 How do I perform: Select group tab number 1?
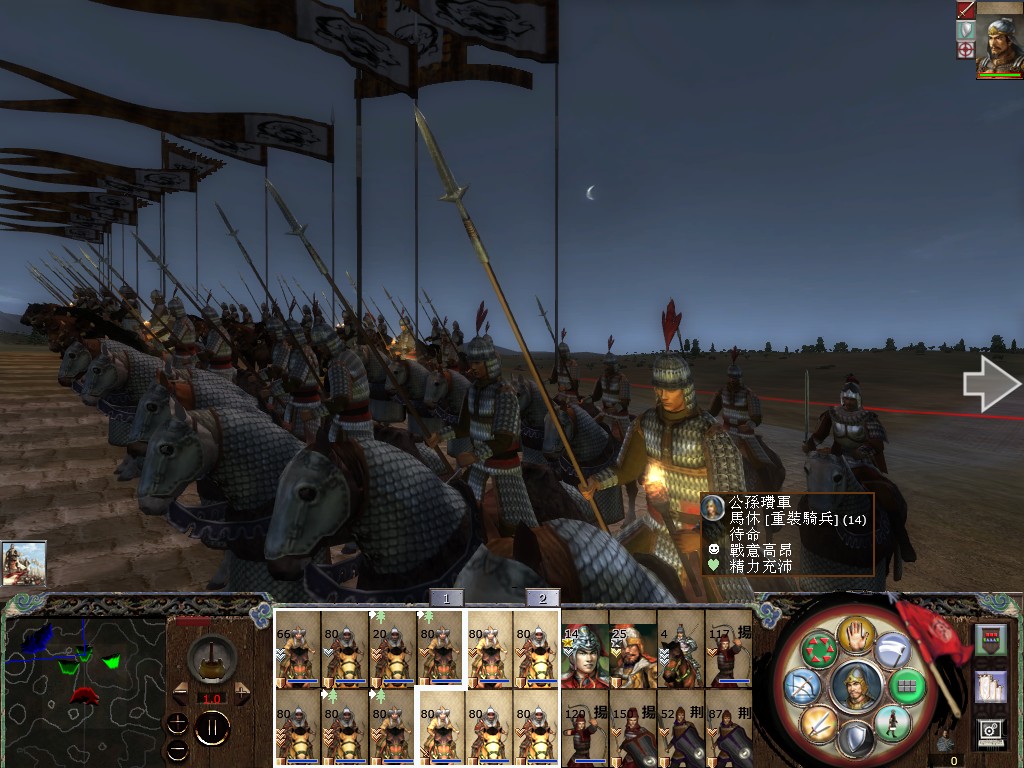(447, 598)
